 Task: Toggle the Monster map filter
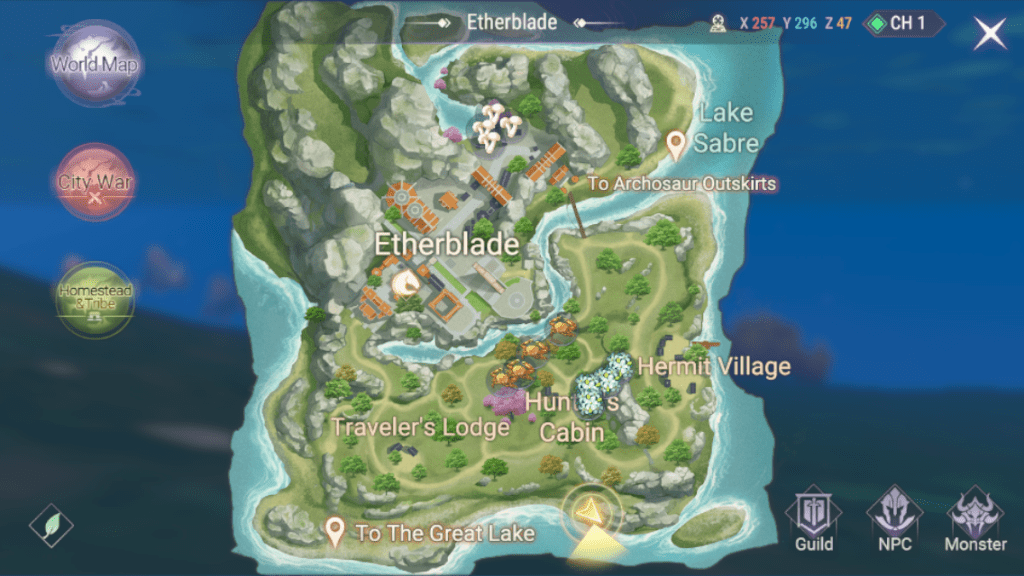pos(975,522)
